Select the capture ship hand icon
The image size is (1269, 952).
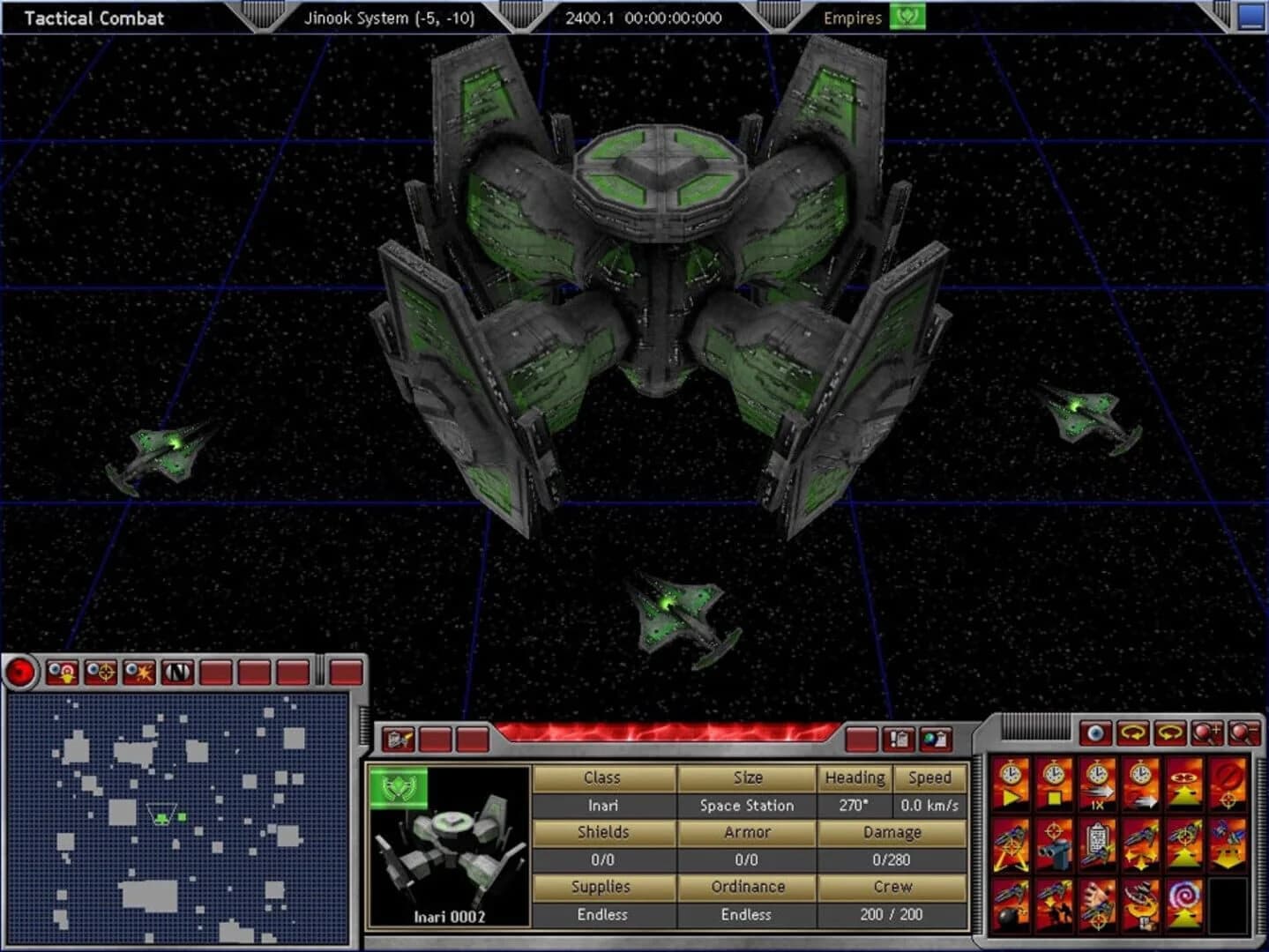1098,904
